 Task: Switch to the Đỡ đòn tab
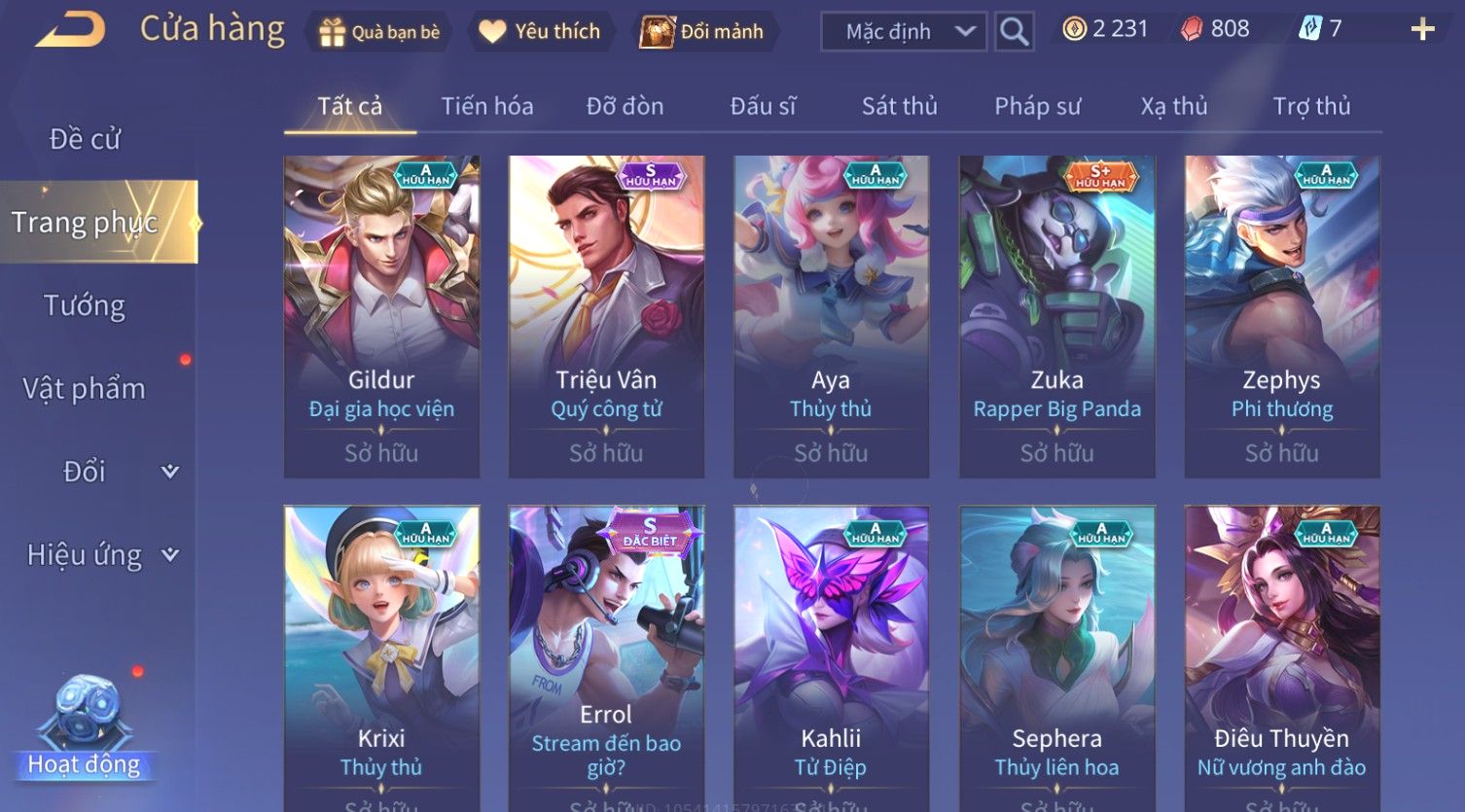tap(625, 106)
